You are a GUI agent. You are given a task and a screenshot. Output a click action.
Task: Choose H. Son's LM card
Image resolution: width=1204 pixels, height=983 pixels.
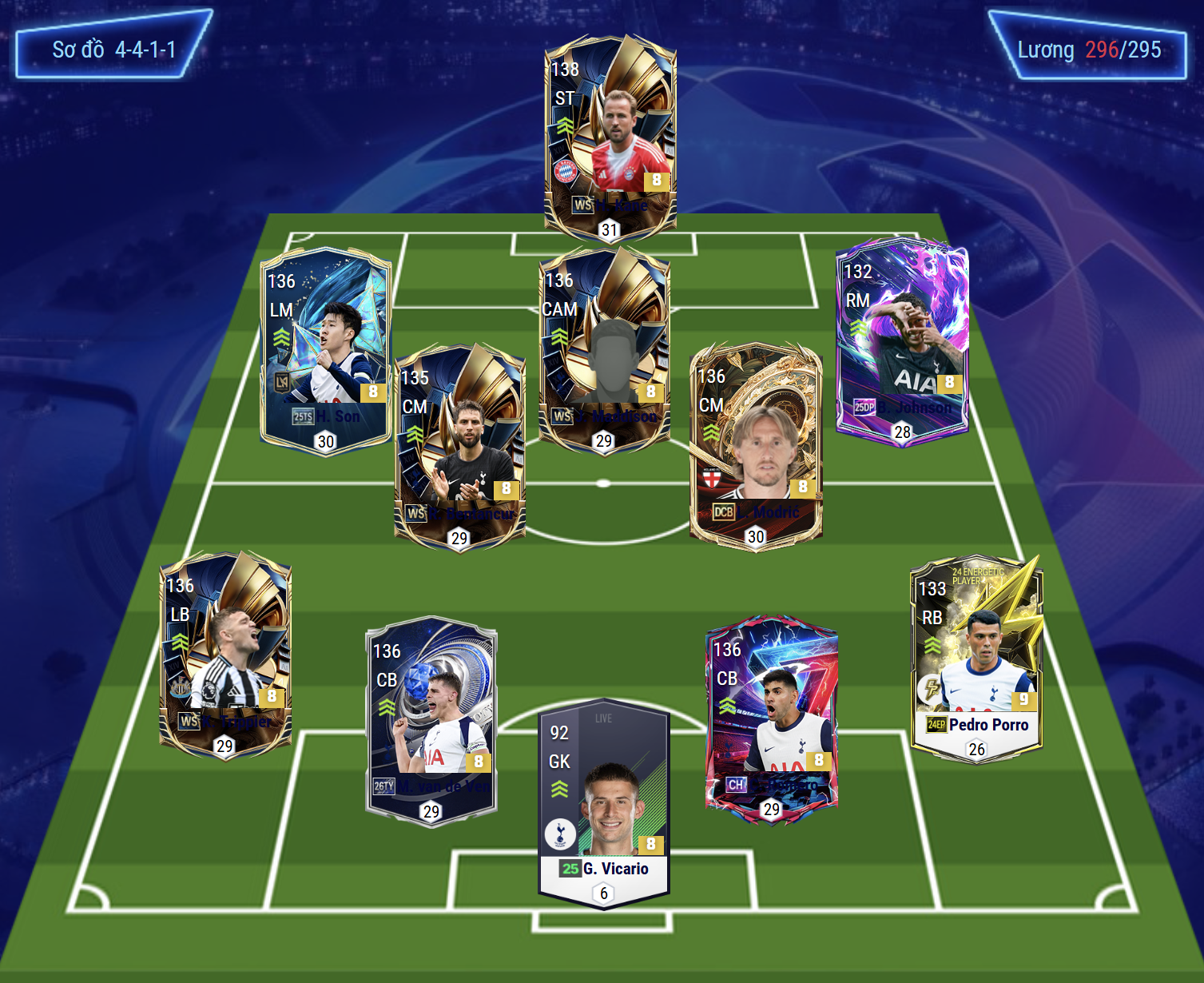click(x=326, y=352)
